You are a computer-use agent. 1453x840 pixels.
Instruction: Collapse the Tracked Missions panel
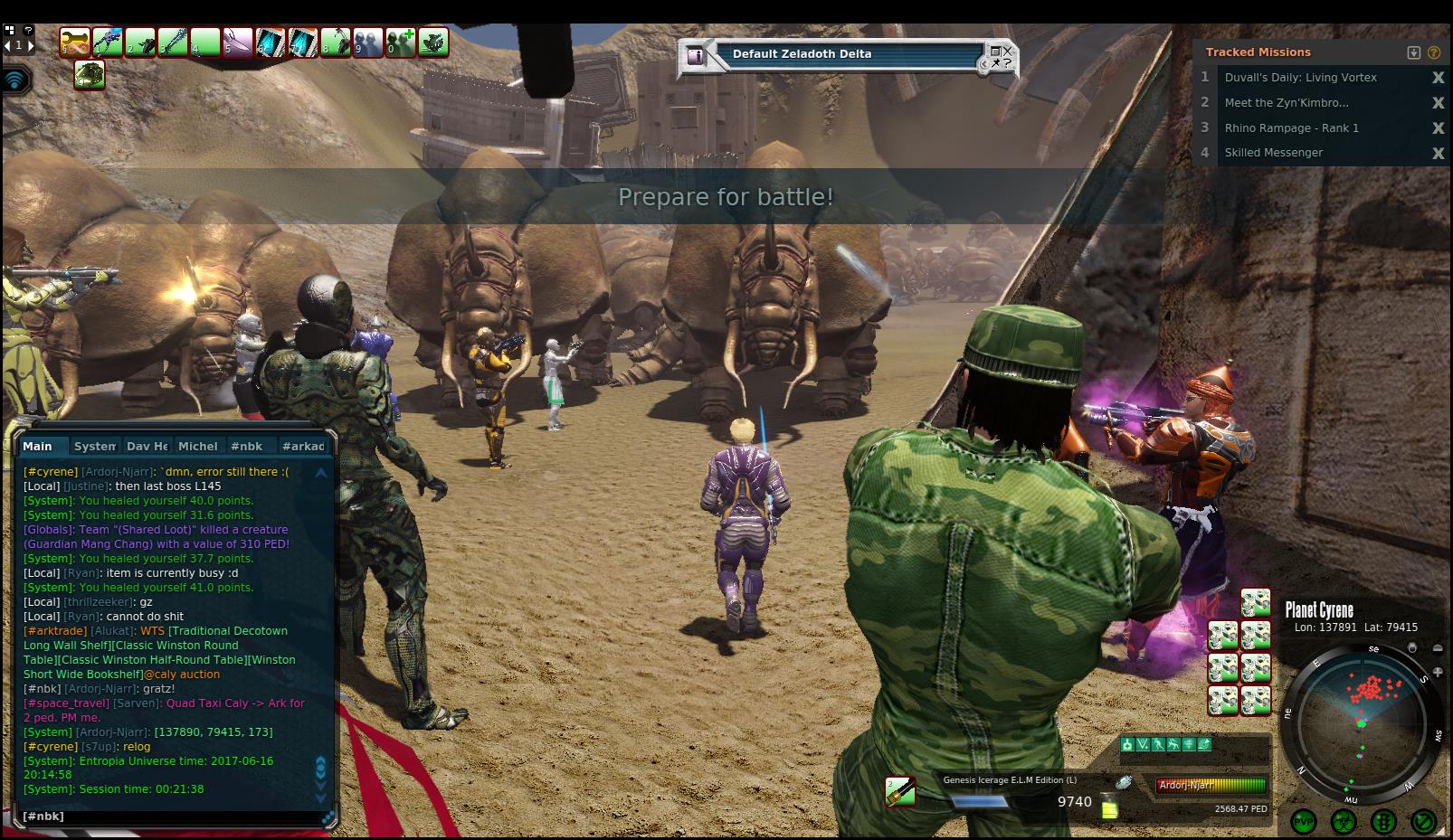click(x=1414, y=52)
